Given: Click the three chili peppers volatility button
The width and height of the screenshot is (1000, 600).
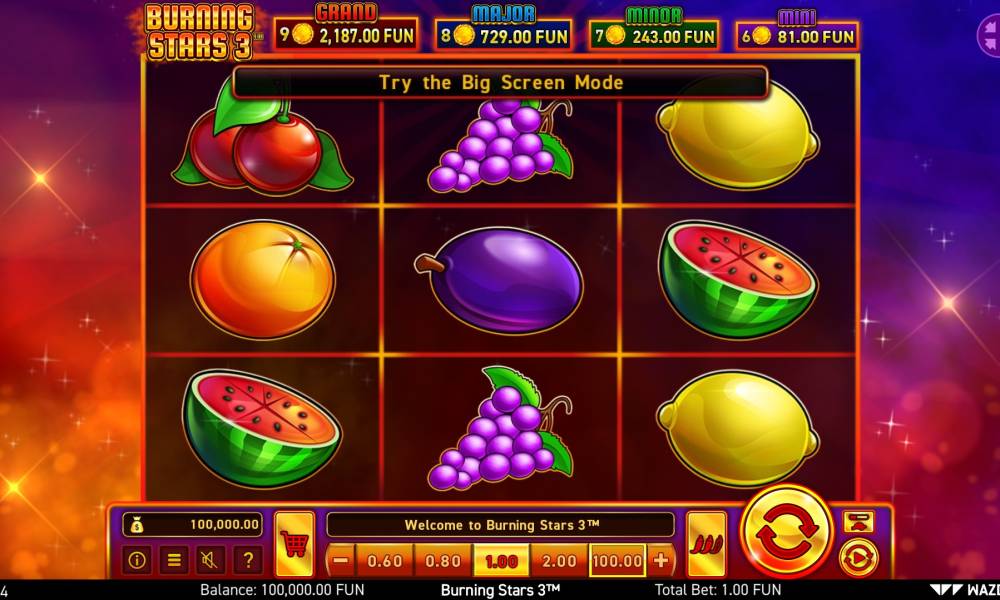Looking at the screenshot, I should [x=706, y=544].
